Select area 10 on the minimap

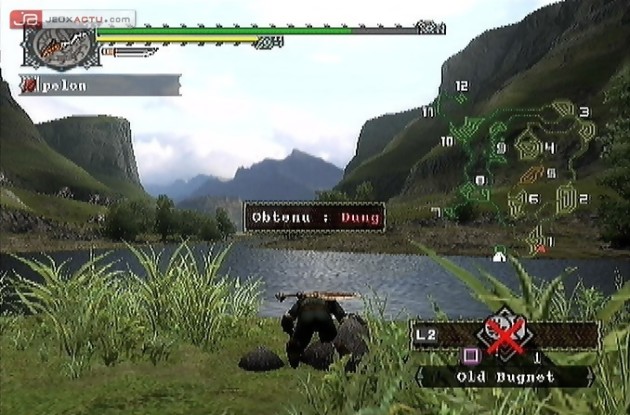(x=446, y=142)
